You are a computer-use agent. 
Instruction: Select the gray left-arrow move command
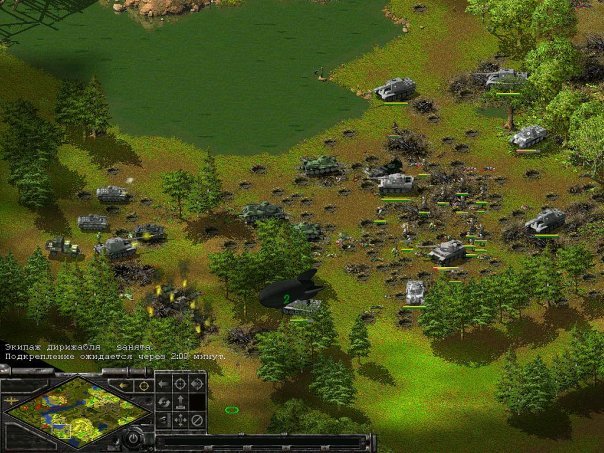coord(162,383)
